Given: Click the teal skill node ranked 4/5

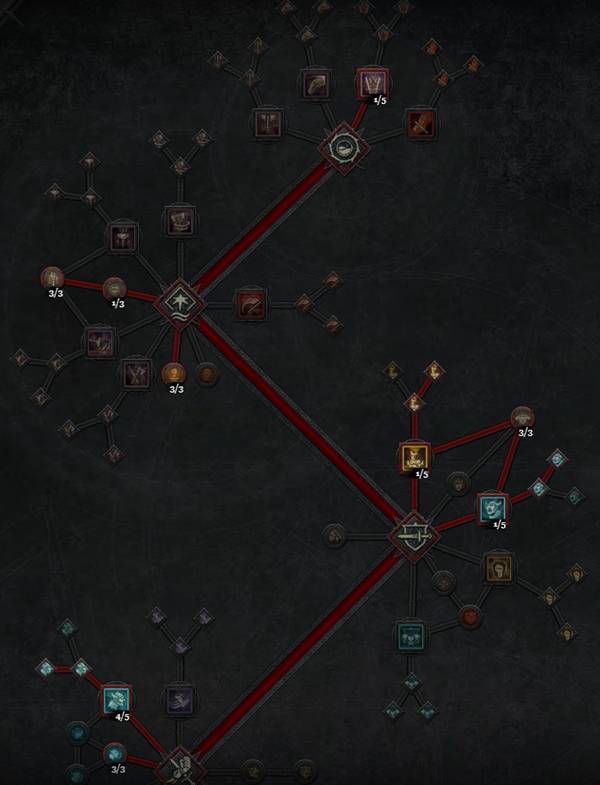Looking at the screenshot, I should (118, 699).
